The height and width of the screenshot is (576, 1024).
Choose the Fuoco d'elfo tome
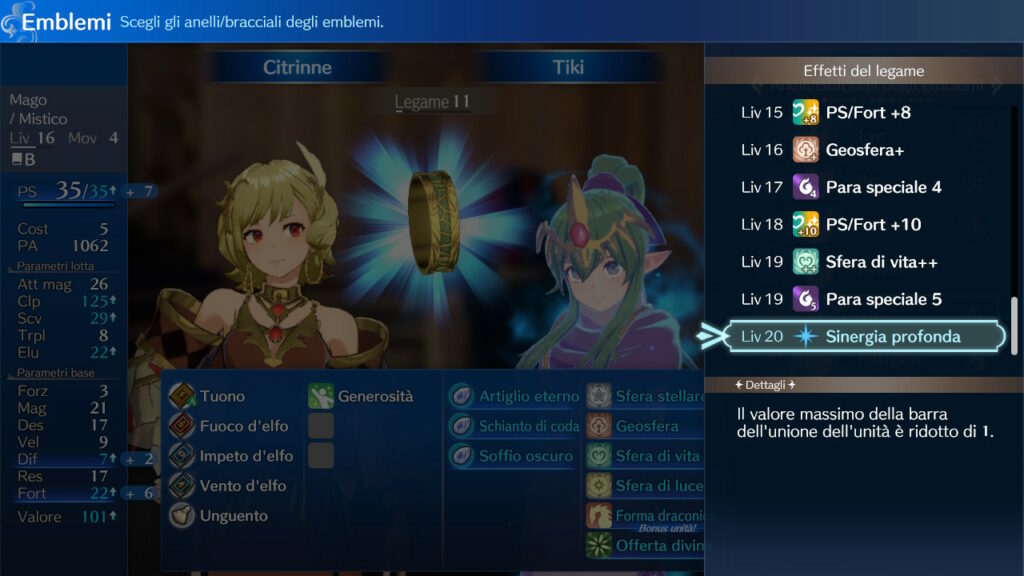(243, 426)
